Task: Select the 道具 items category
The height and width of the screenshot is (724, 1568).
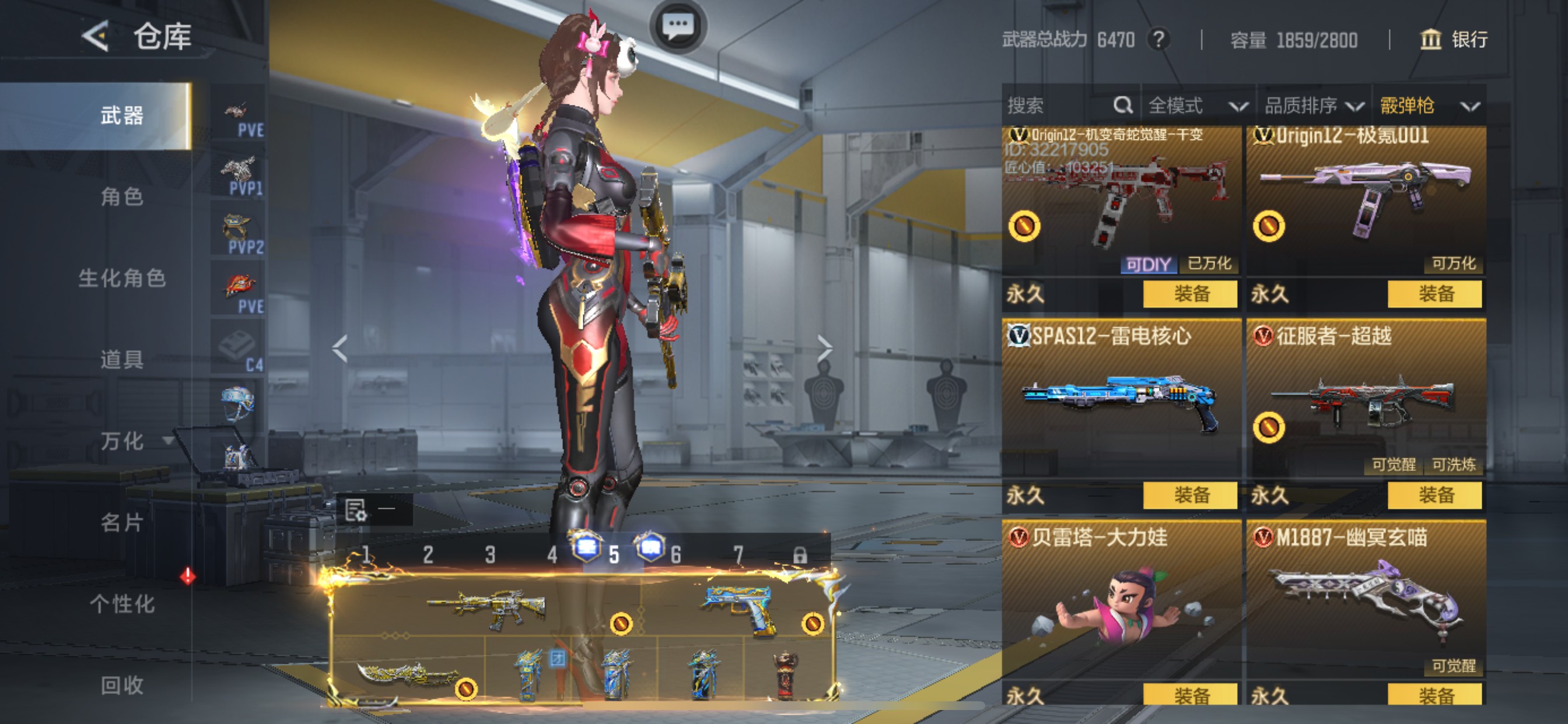Action: (x=122, y=360)
